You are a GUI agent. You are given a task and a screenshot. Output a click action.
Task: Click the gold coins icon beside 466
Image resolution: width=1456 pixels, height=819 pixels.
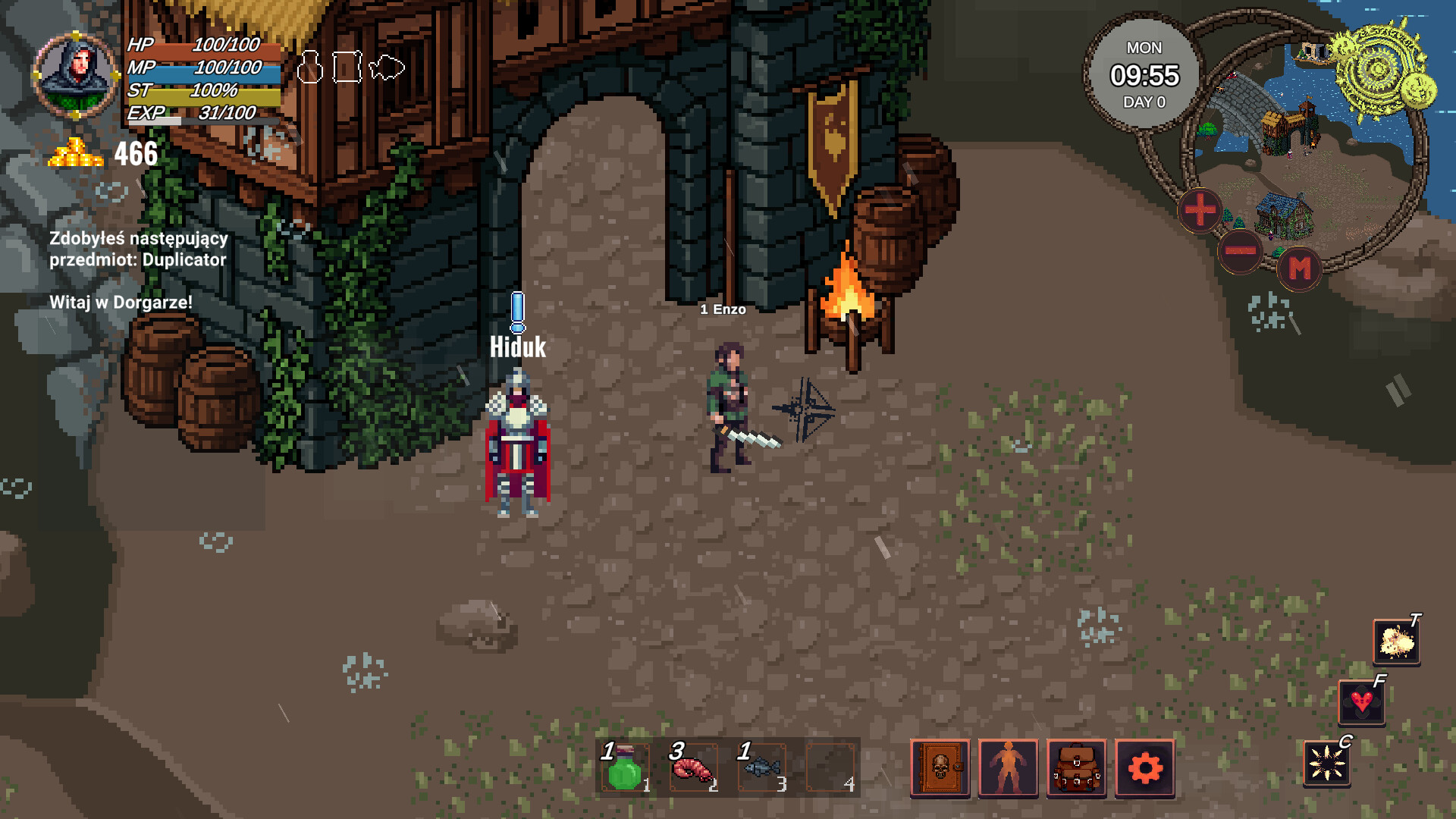tap(74, 152)
